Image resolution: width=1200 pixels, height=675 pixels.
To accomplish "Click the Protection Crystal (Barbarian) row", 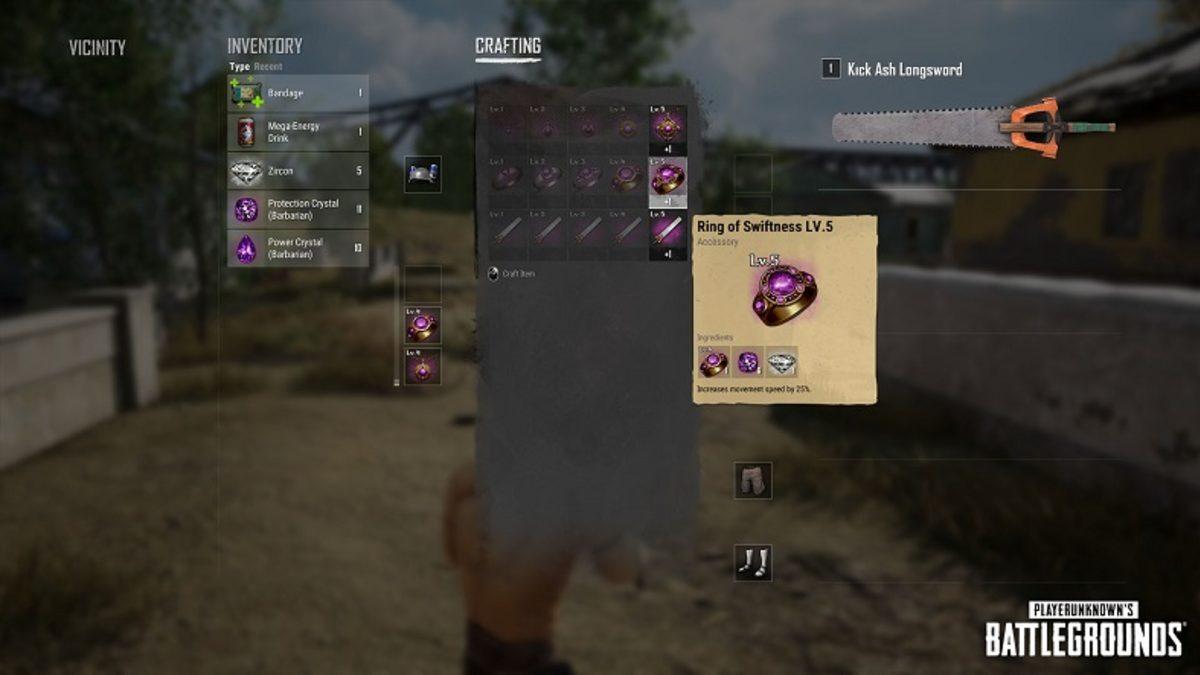I will 297,209.
